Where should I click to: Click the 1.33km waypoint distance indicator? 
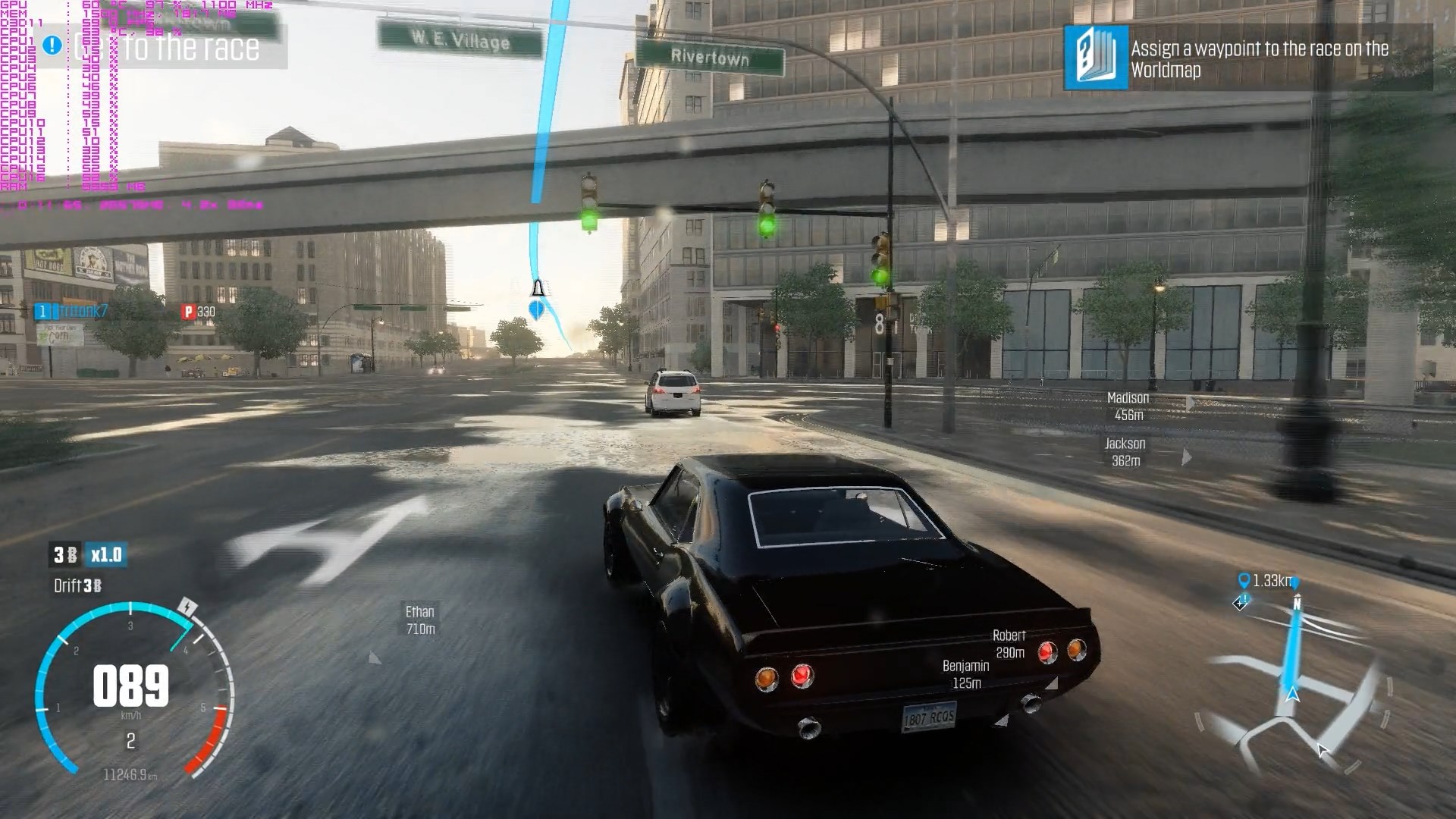[x=1264, y=581]
